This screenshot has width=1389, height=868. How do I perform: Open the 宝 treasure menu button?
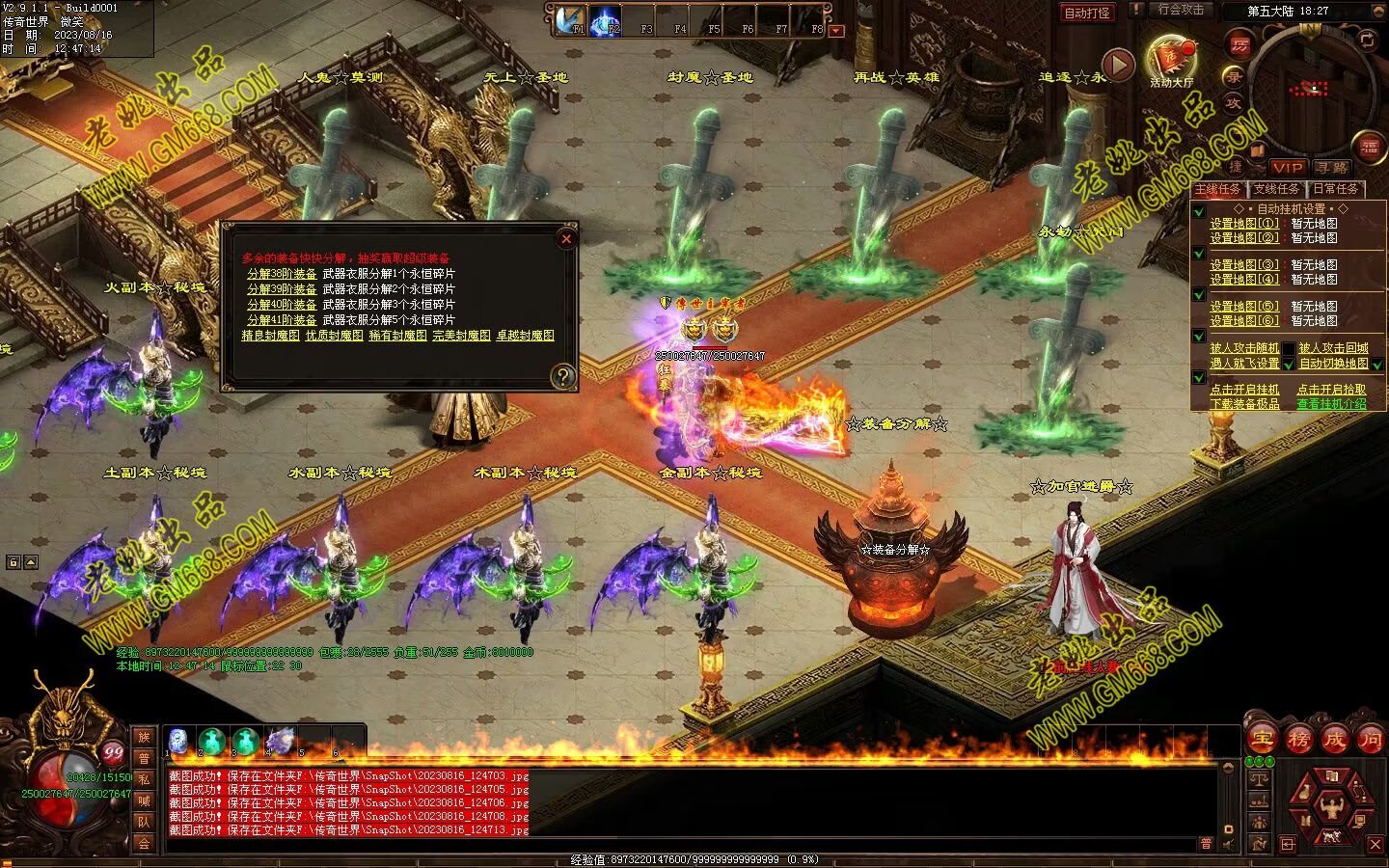coord(1261,740)
